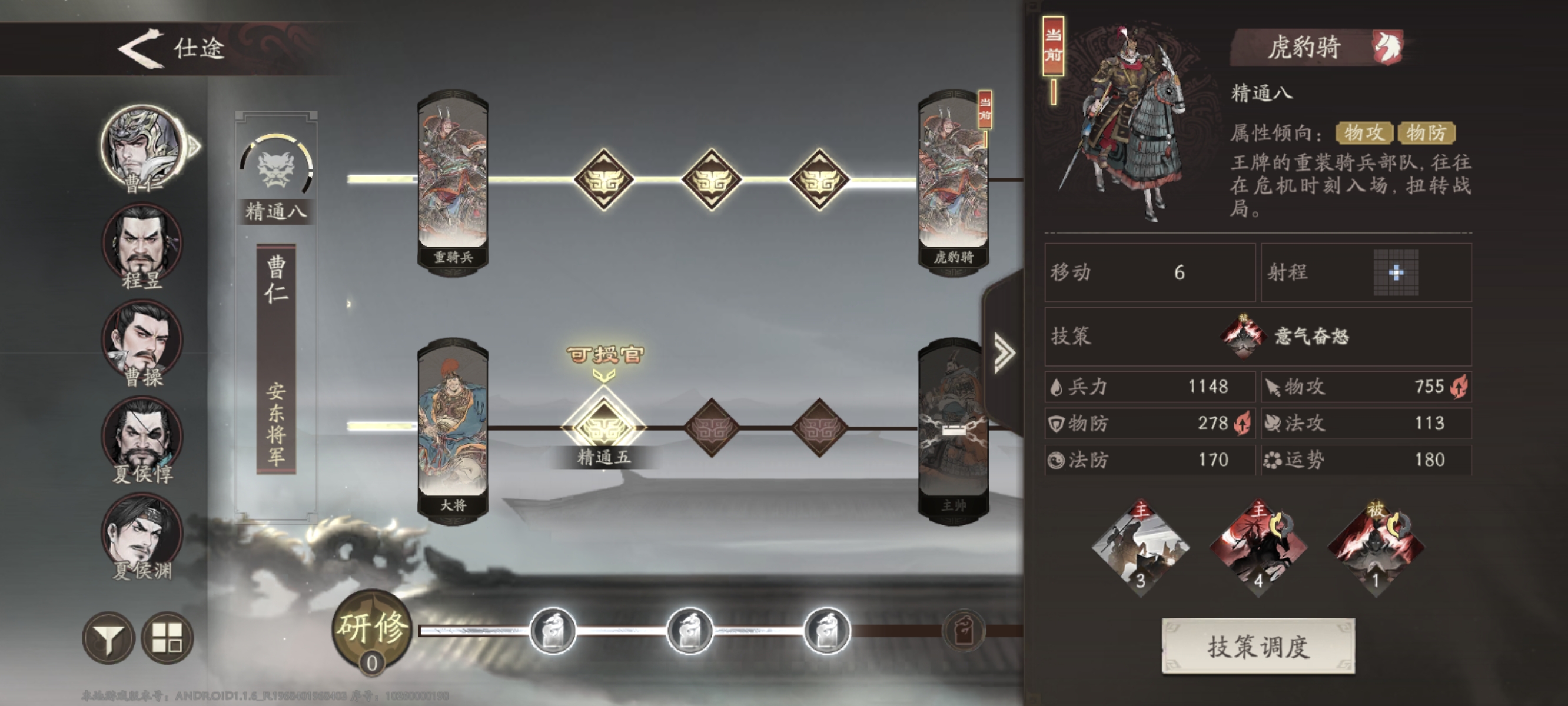The width and height of the screenshot is (1568, 706).
Task: Select general 程昱 portrait
Action: click(x=142, y=244)
